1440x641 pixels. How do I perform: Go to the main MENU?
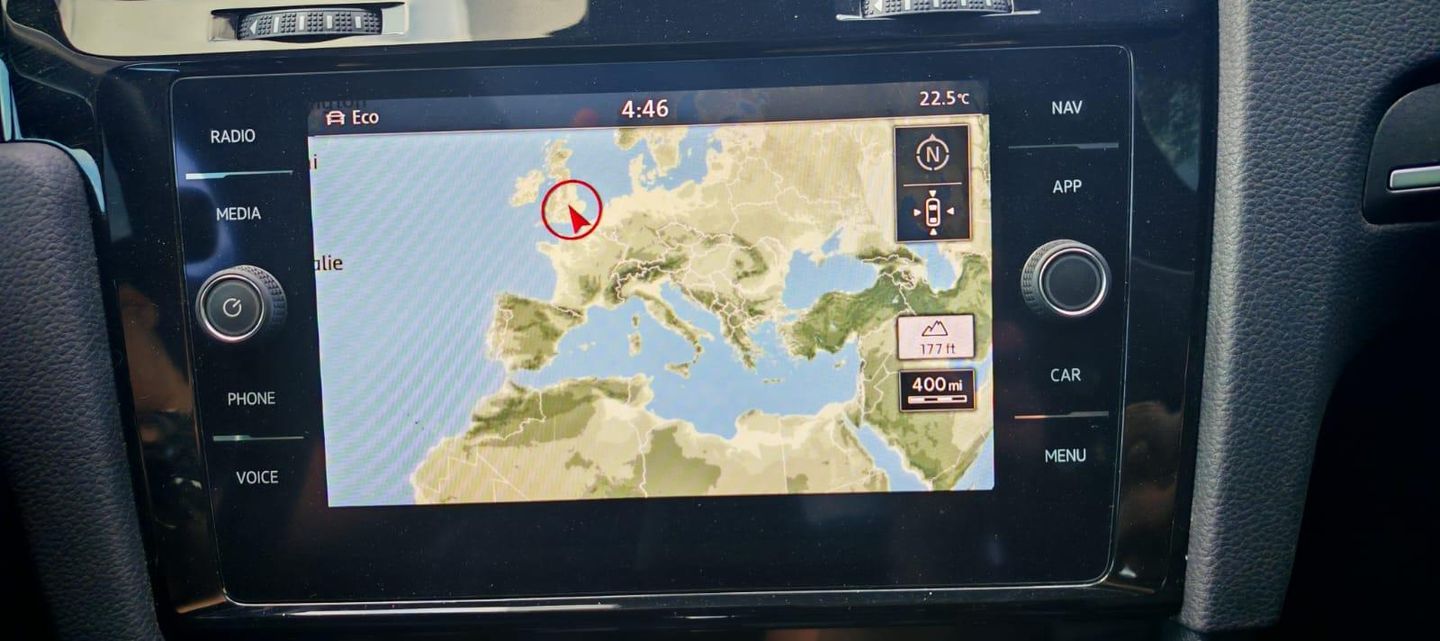coord(1065,456)
